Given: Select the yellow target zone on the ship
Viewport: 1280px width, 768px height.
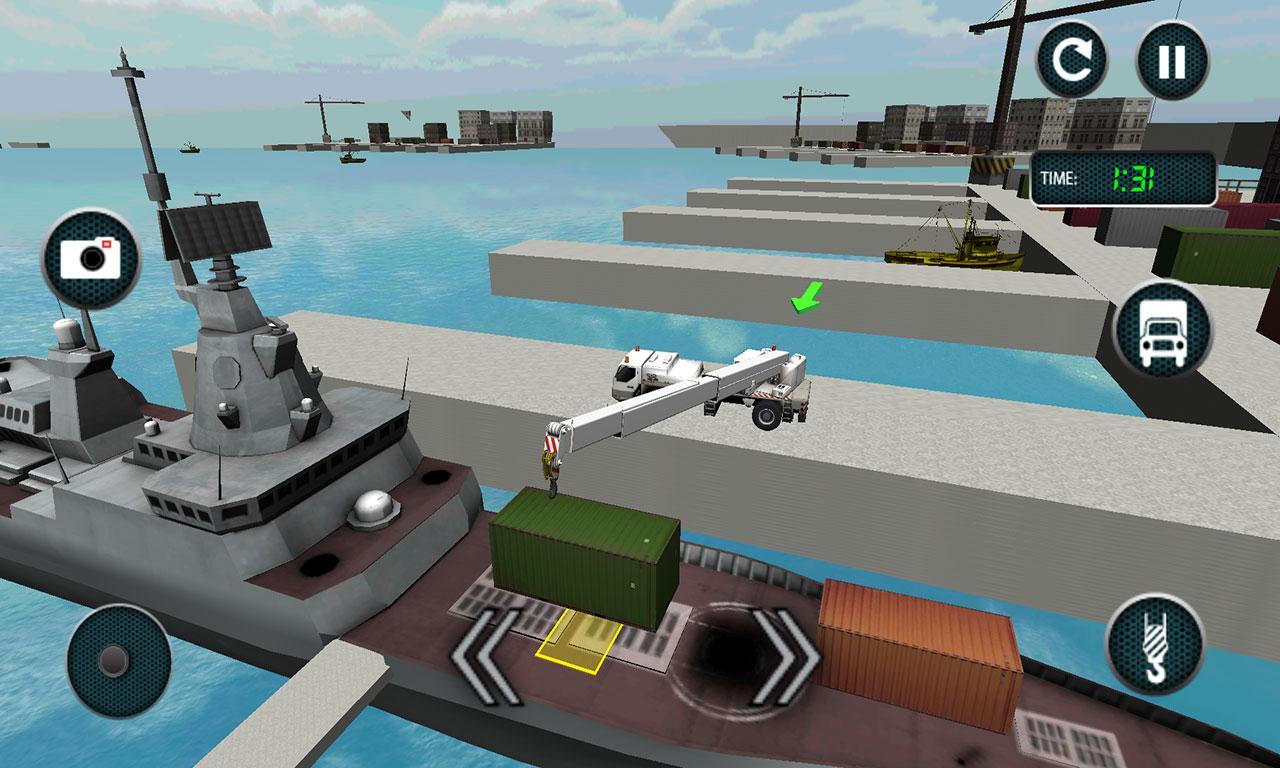Looking at the screenshot, I should pos(582,645).
